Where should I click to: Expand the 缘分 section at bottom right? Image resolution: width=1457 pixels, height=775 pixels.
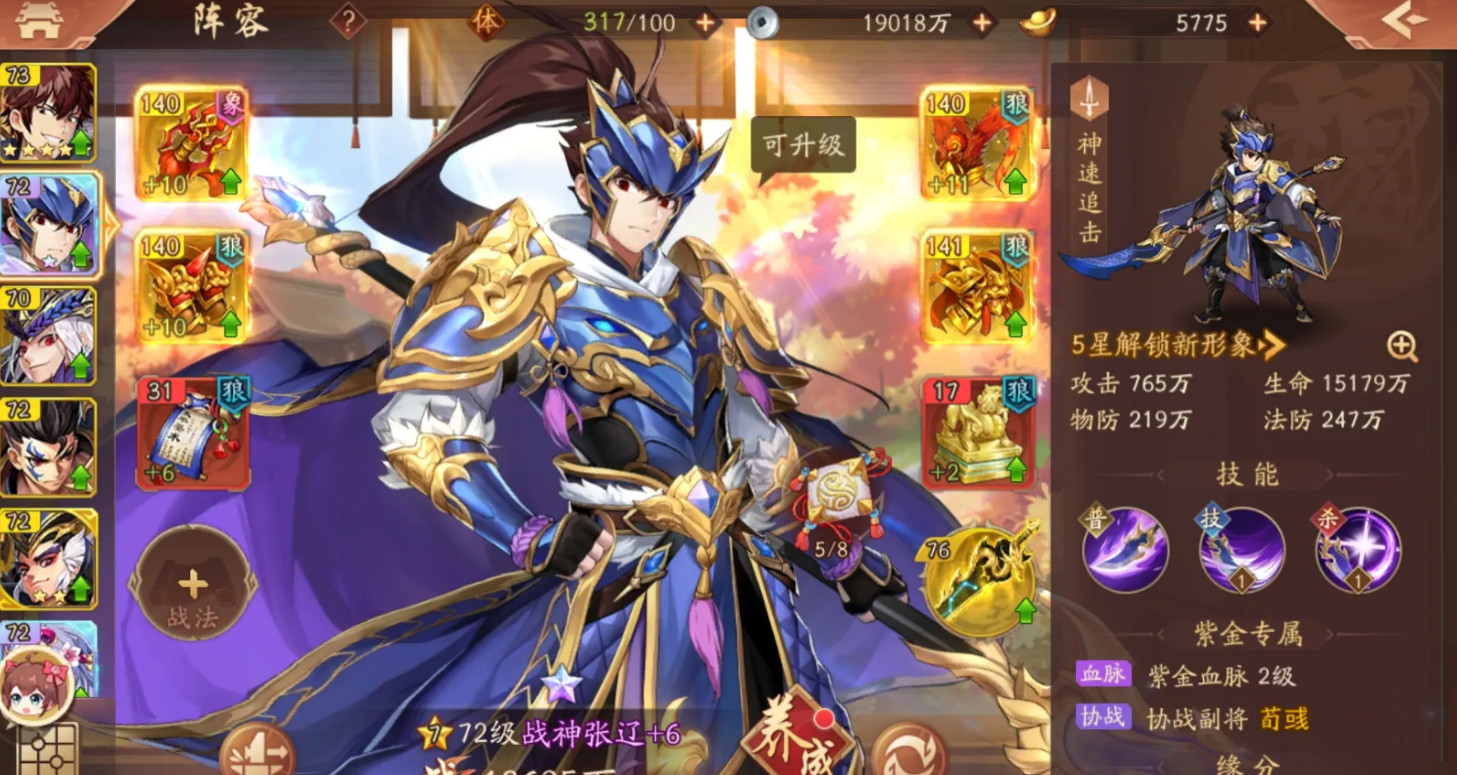(1245, 765)
